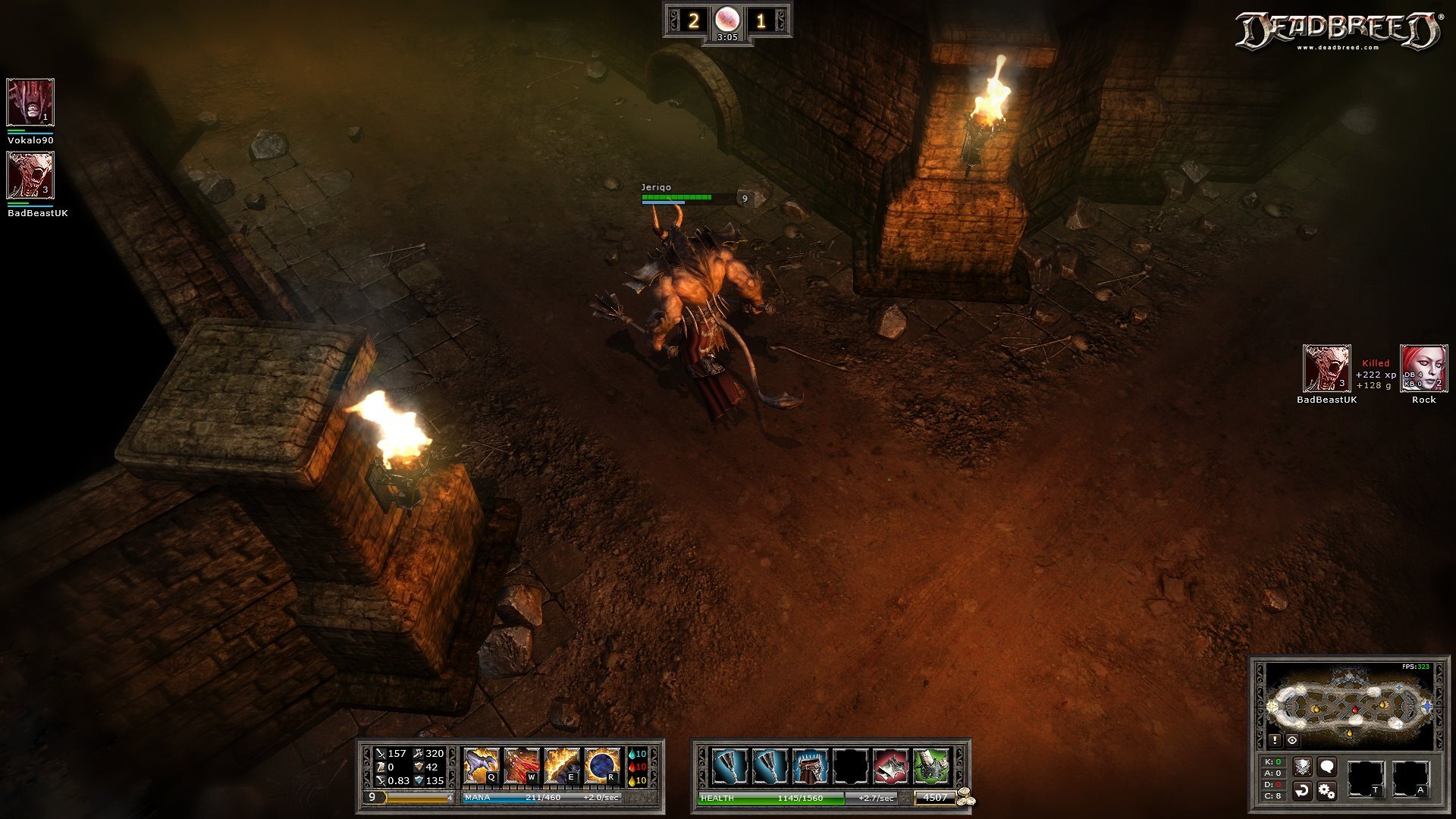Open the minimap overview

pos(1350,705)
